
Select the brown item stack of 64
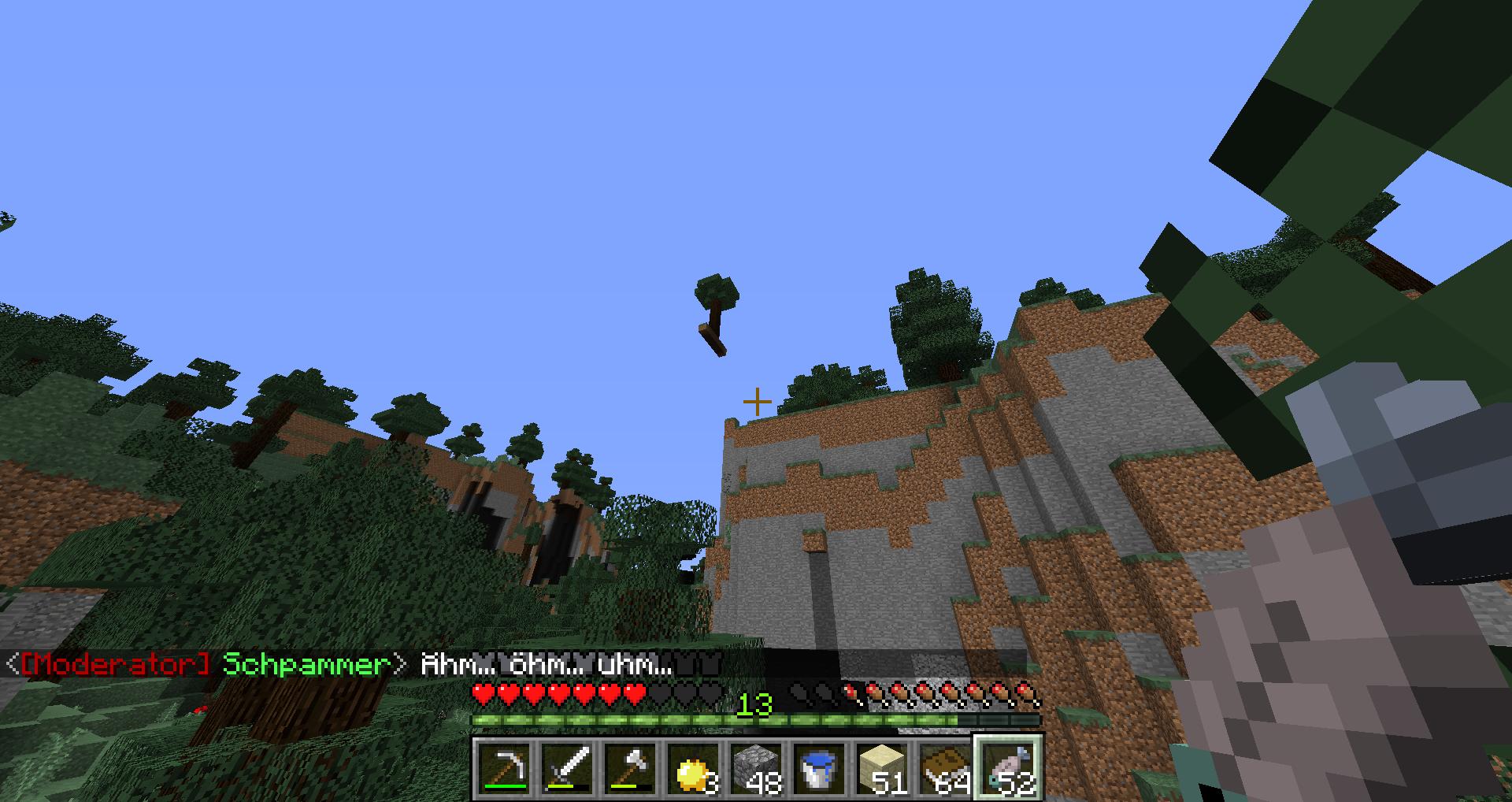[x=946, y=768]
